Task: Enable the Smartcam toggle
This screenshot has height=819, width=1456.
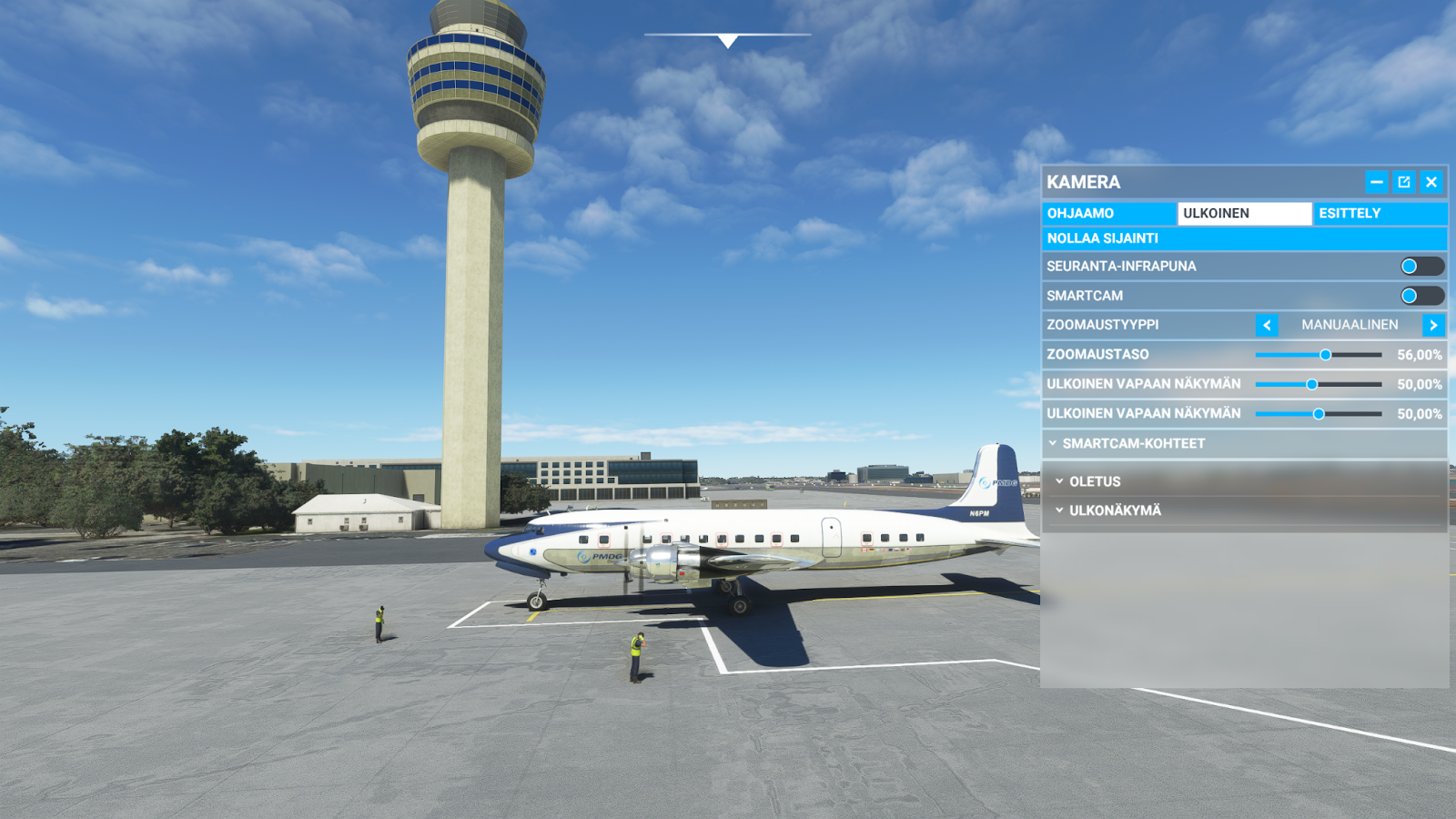Action: click(x=1421, y=296)
